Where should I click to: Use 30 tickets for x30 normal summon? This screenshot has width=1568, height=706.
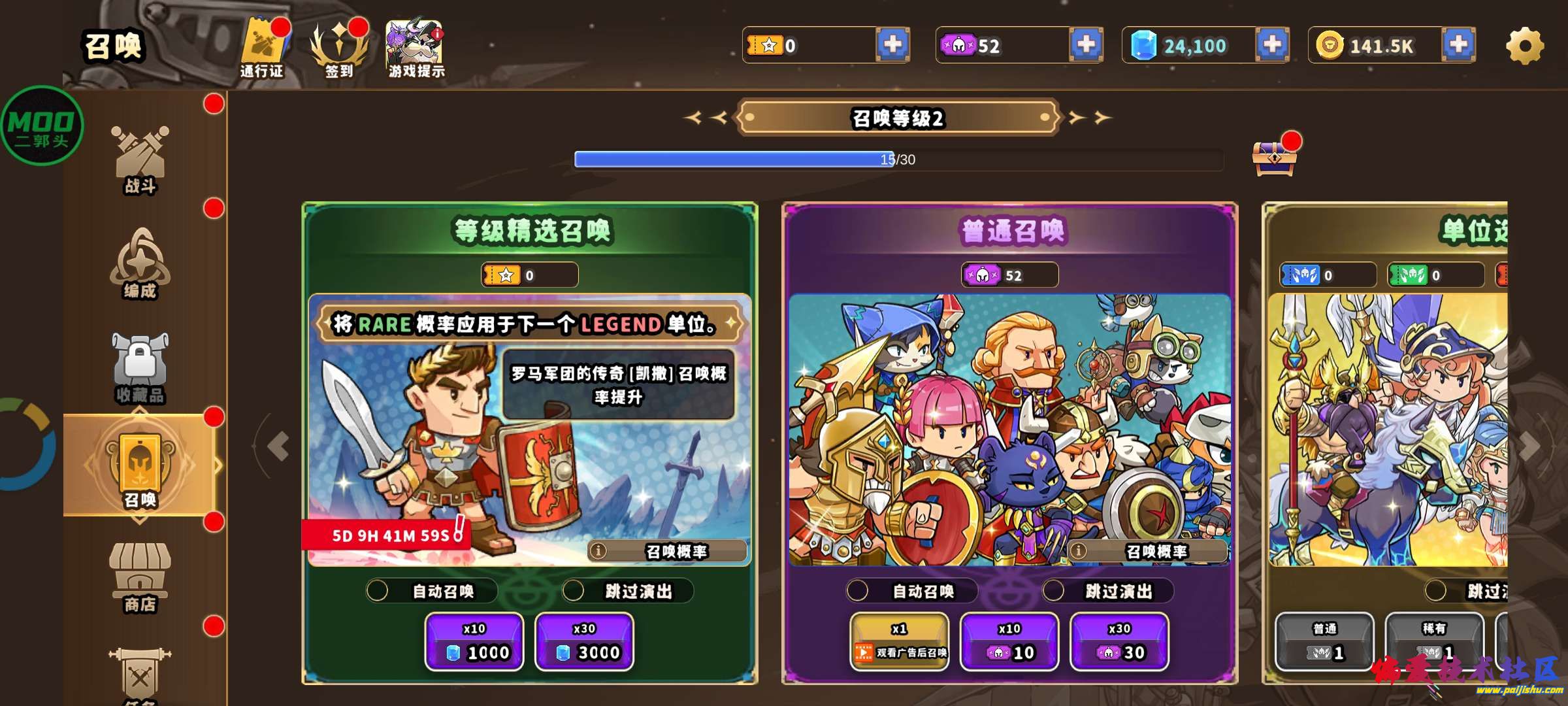(1119, 641)
